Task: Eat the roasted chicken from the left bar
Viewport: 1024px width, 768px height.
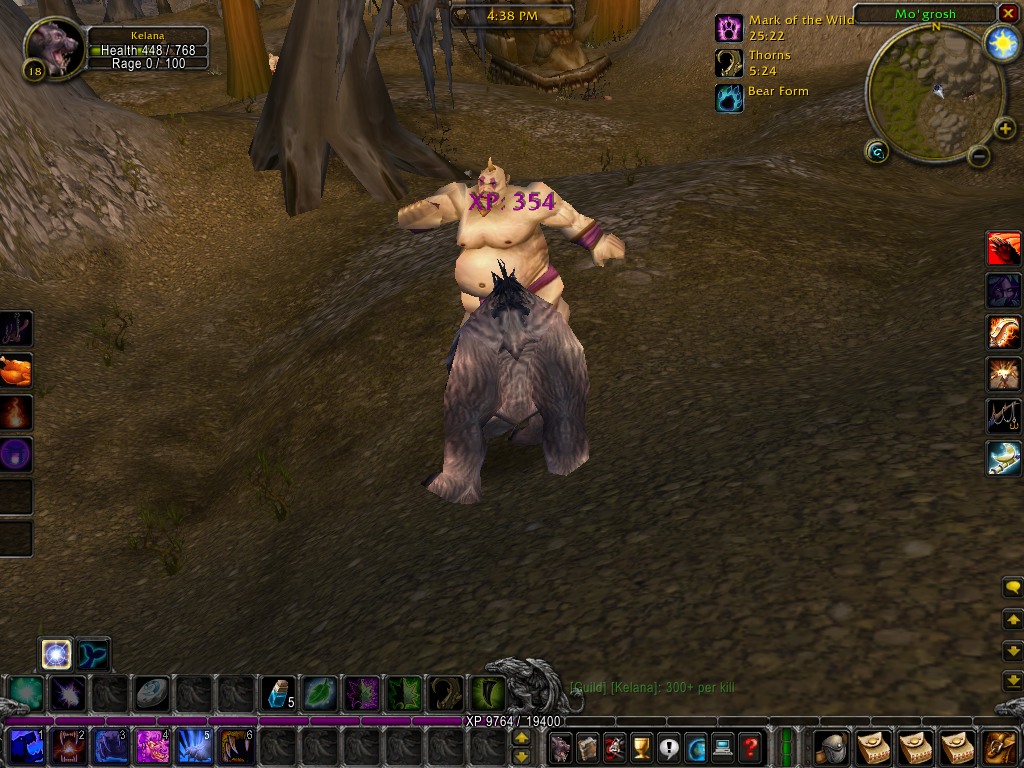Action: [x=16, y=371]
